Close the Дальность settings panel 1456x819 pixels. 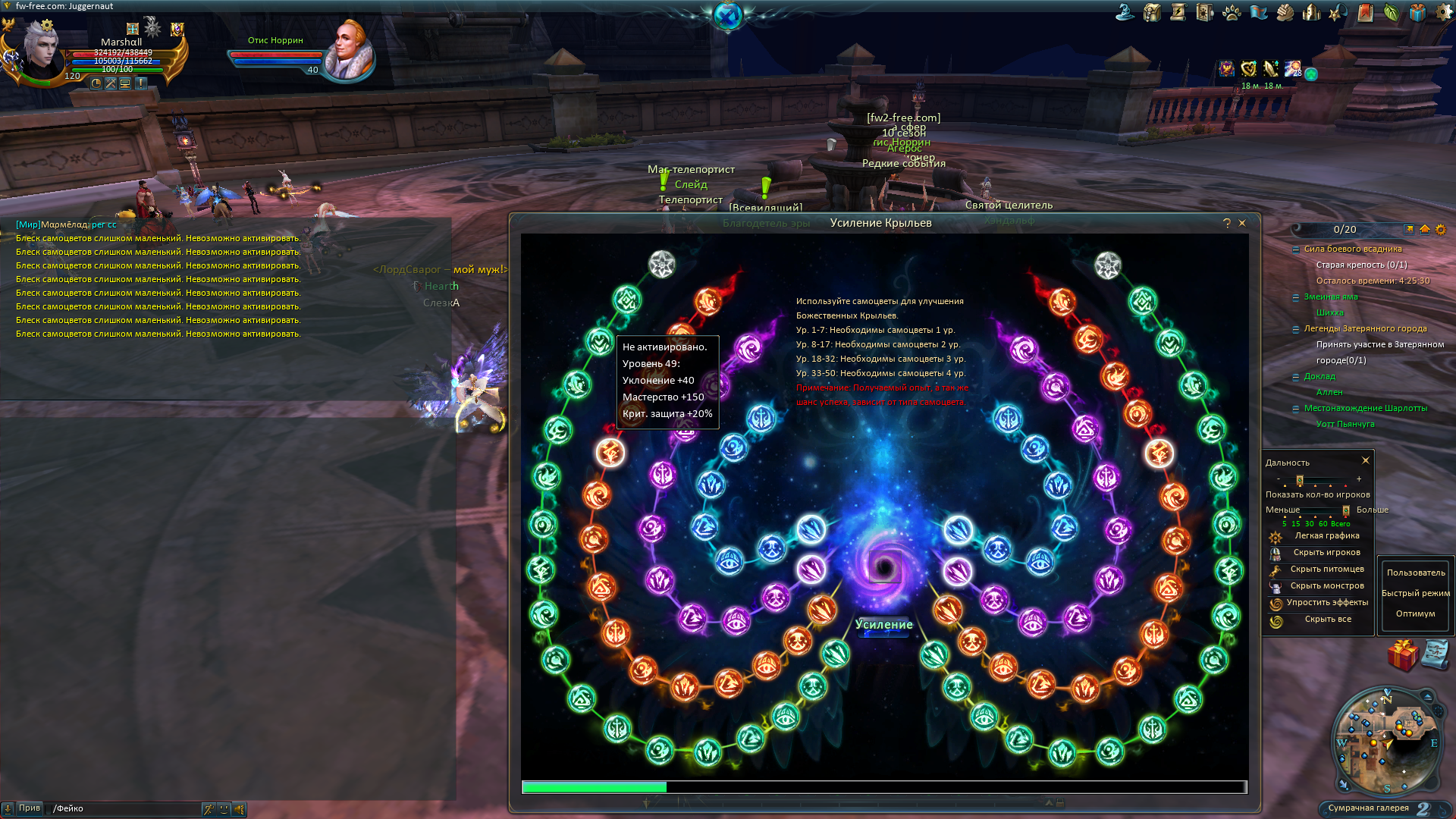point(1366,460)
